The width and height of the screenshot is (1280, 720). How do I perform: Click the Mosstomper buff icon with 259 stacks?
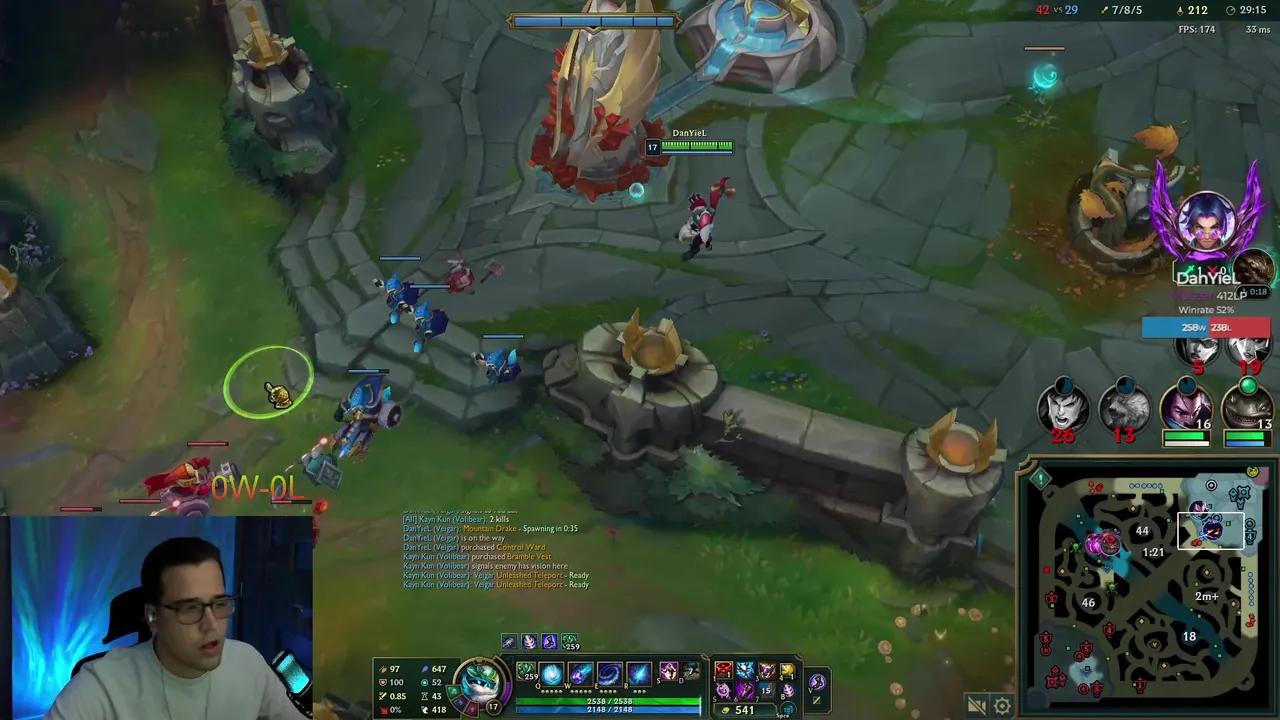click(570, 642)
